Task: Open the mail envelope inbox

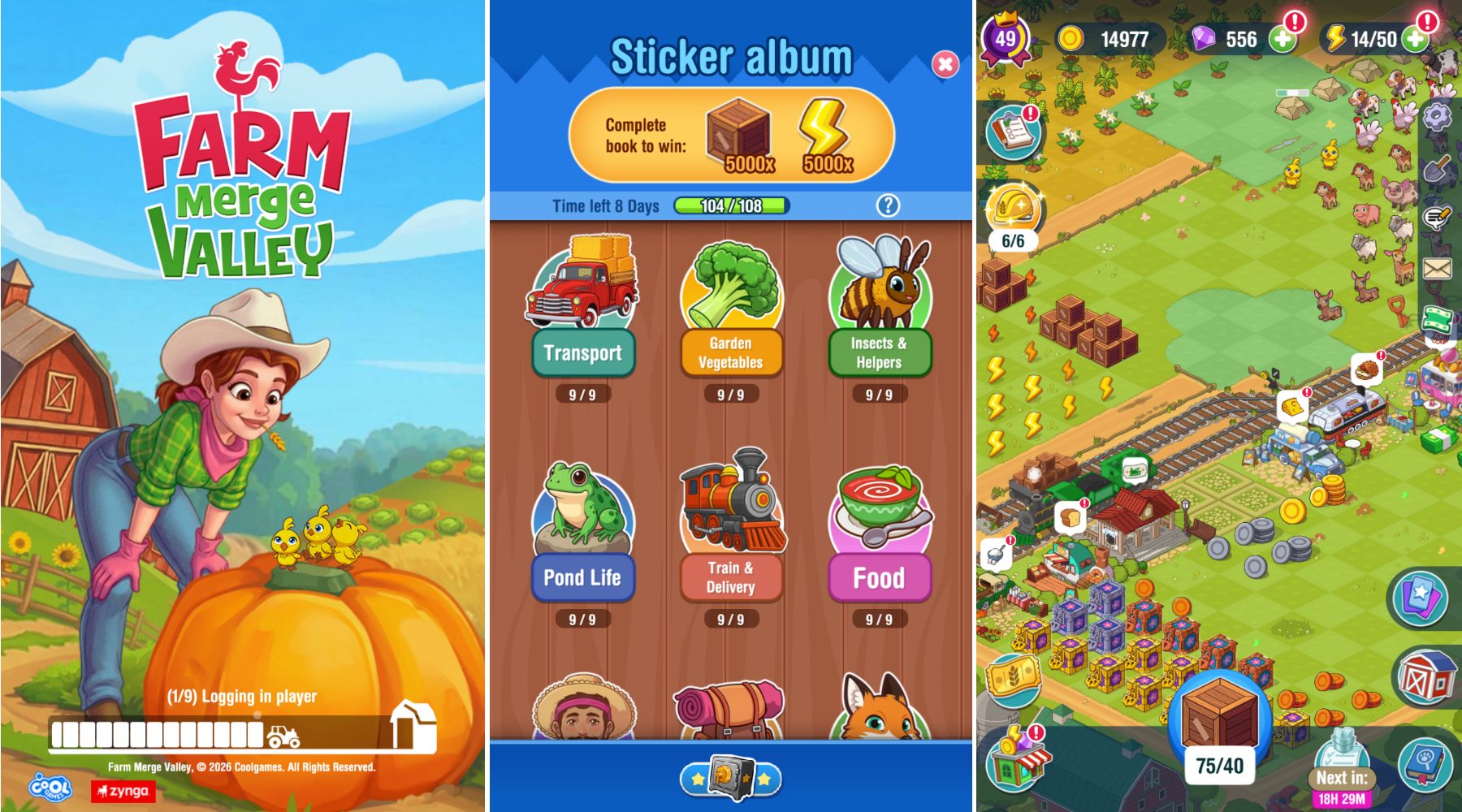Action: [1438, 268]
